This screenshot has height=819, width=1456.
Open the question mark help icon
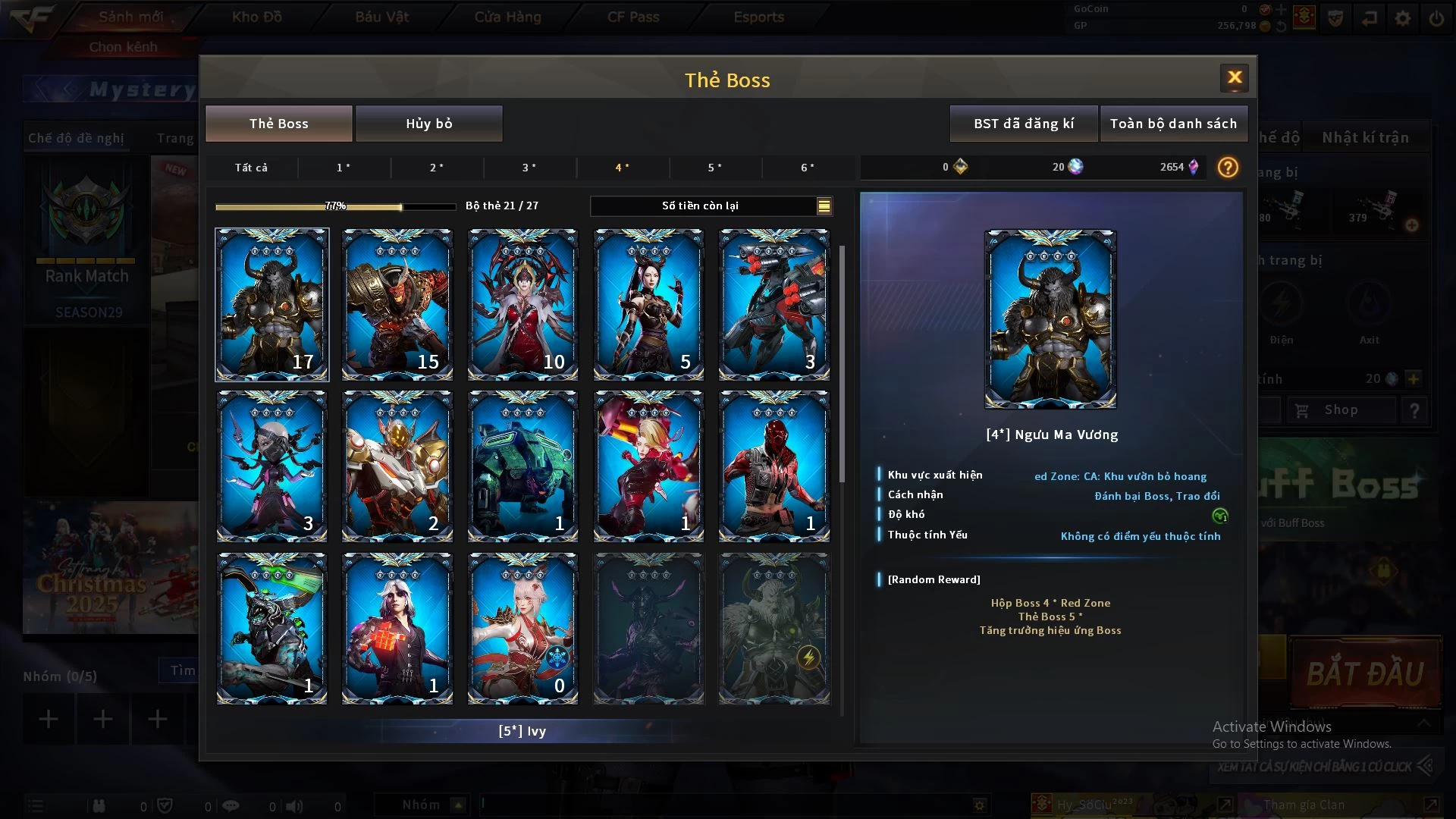[1228, 168]
